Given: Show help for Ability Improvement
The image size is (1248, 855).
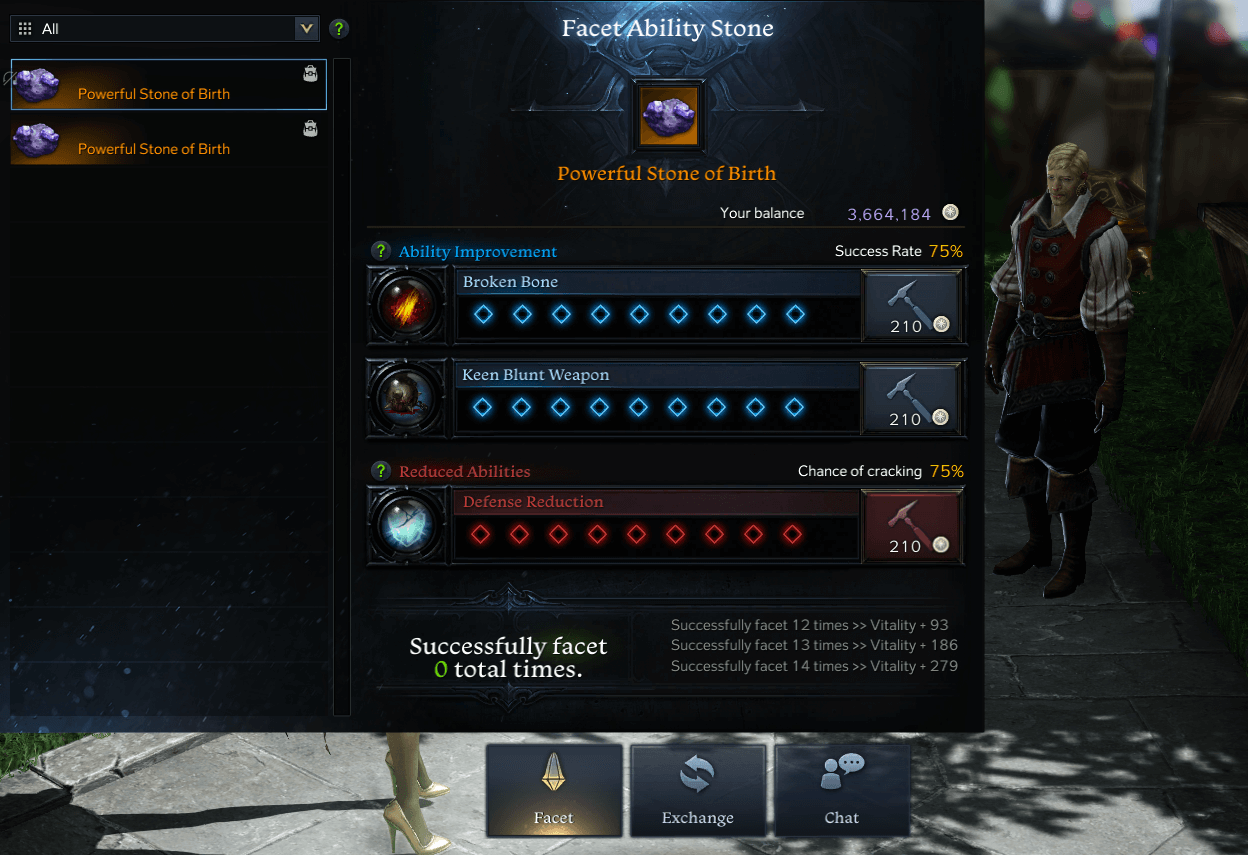Looking at the screenshot, I should (380, 251).
